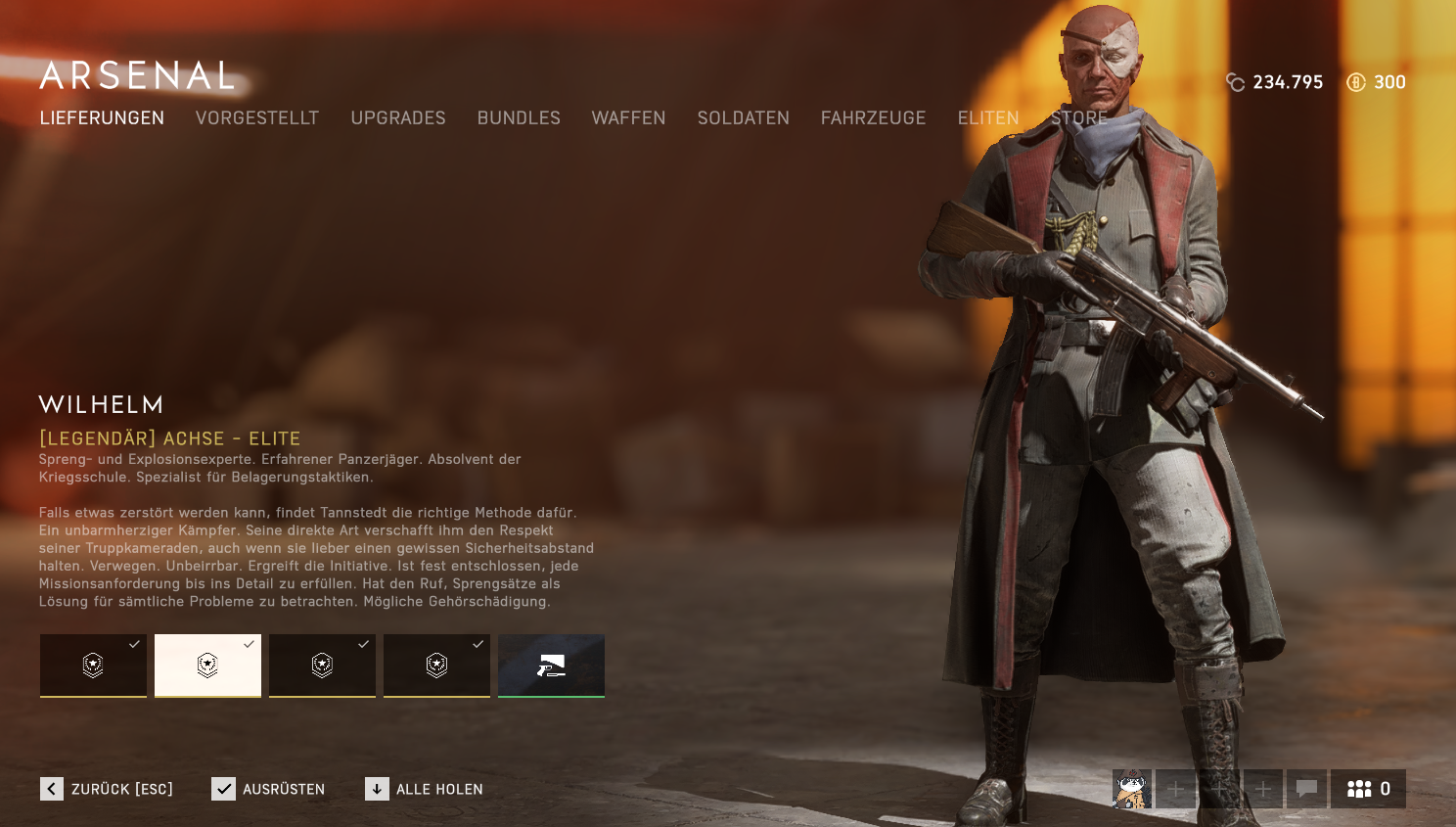Open the player avatar portrait

[1132, 789]
